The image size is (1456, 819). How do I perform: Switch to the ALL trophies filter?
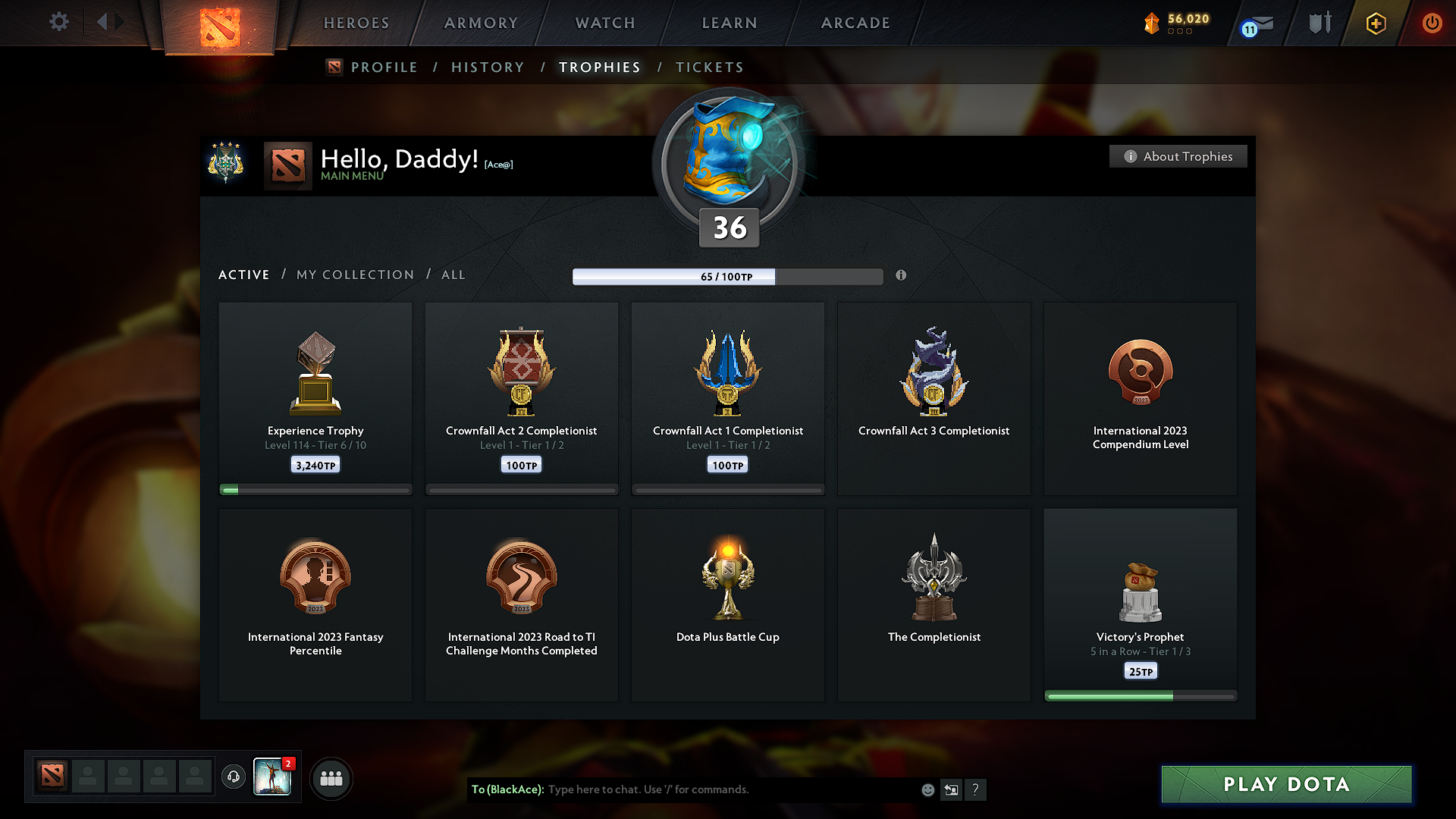(x=453, y=275)
